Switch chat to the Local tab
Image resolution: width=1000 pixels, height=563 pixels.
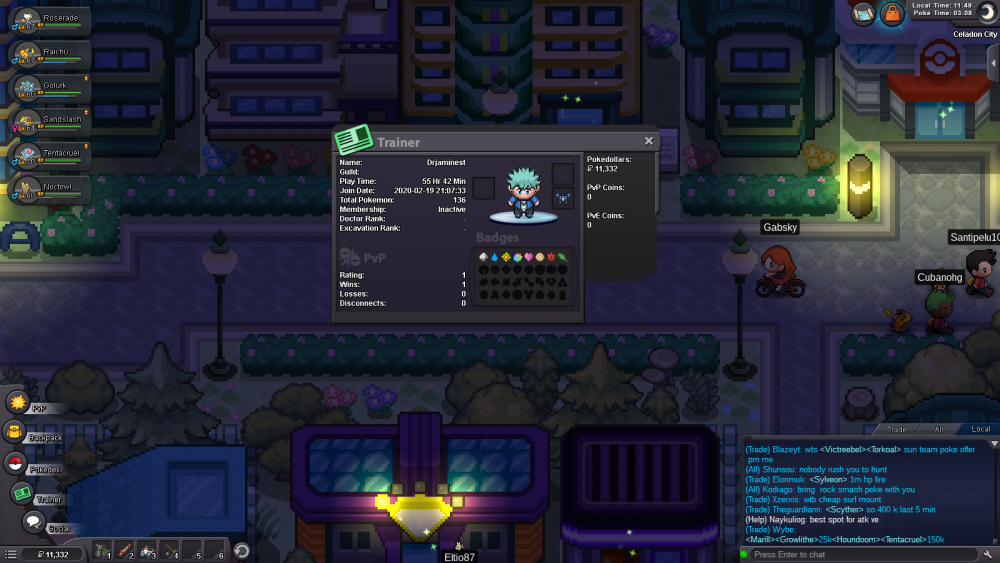click(980, 429)
